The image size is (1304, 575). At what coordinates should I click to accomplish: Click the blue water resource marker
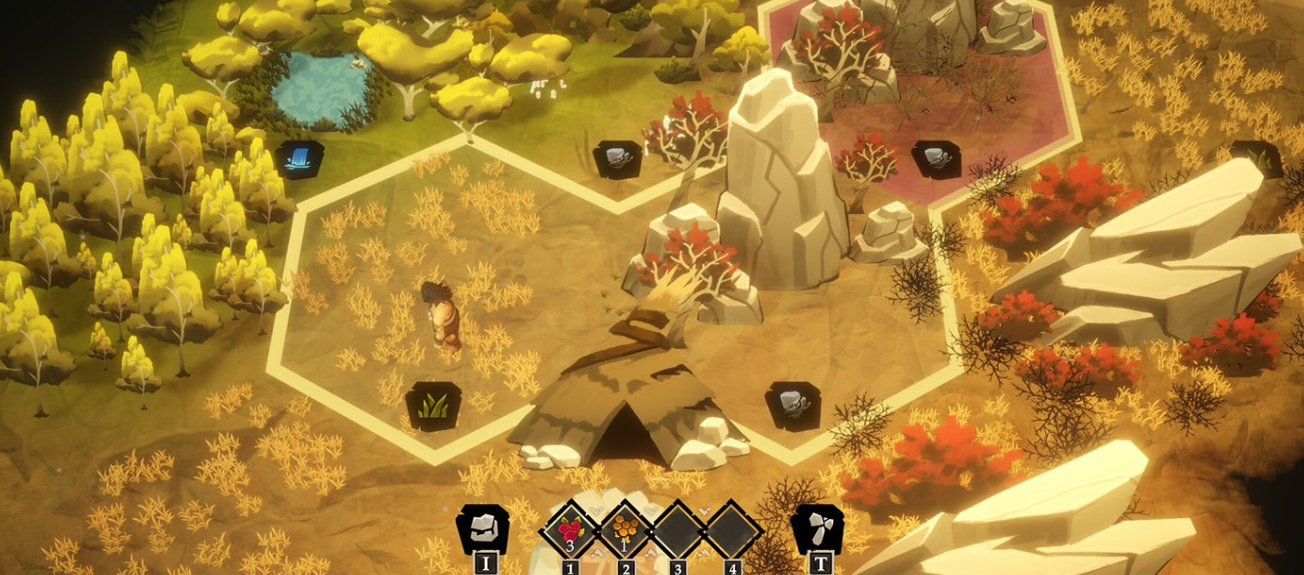tap(300, 159)
